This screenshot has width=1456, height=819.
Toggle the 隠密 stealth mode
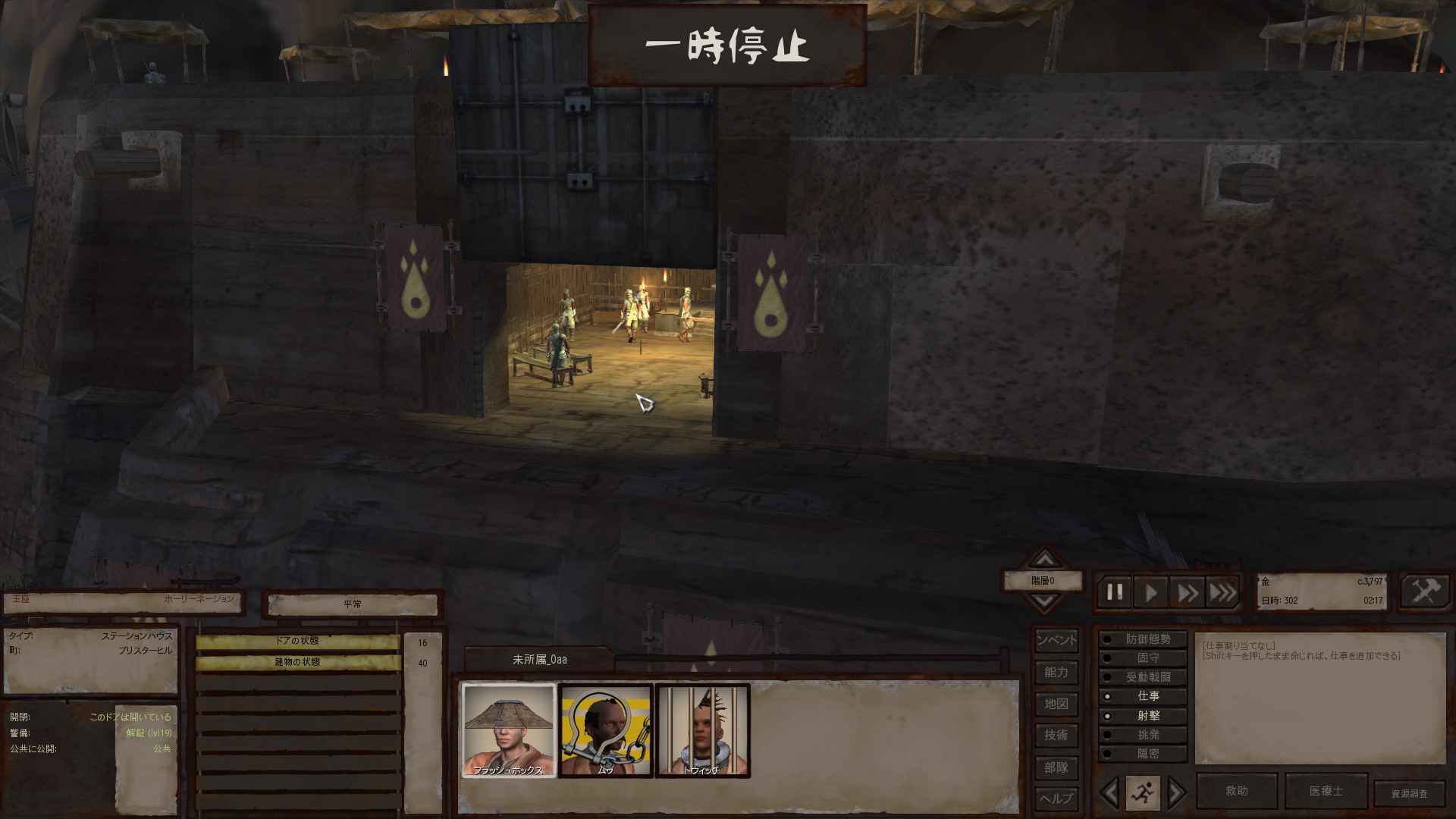click(1143, 754)
